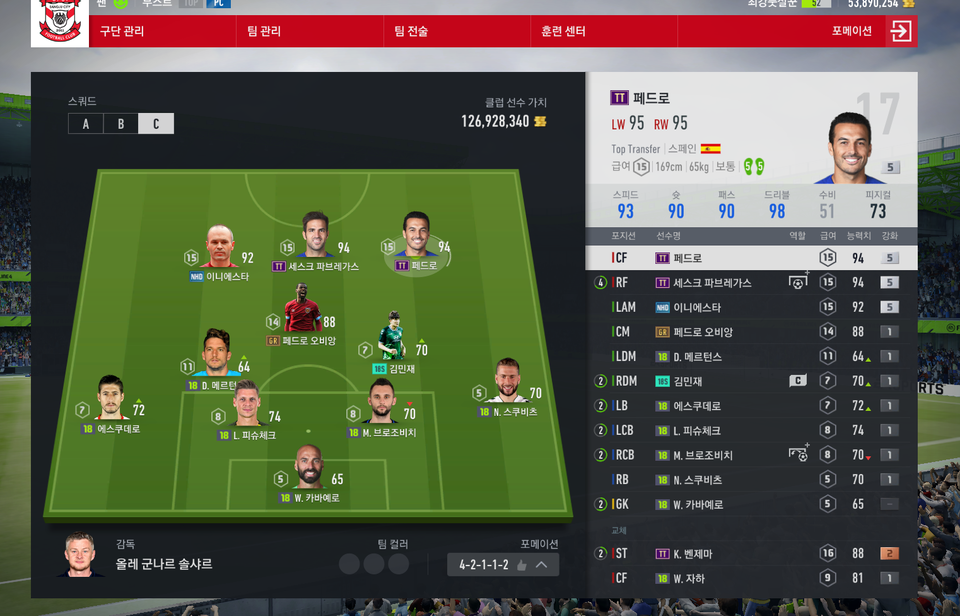The width and height of the screenshot is (960, 616).
Task: Open the 훈련 센터 menu
Action: pyautogui.click(x=562, y=31)
